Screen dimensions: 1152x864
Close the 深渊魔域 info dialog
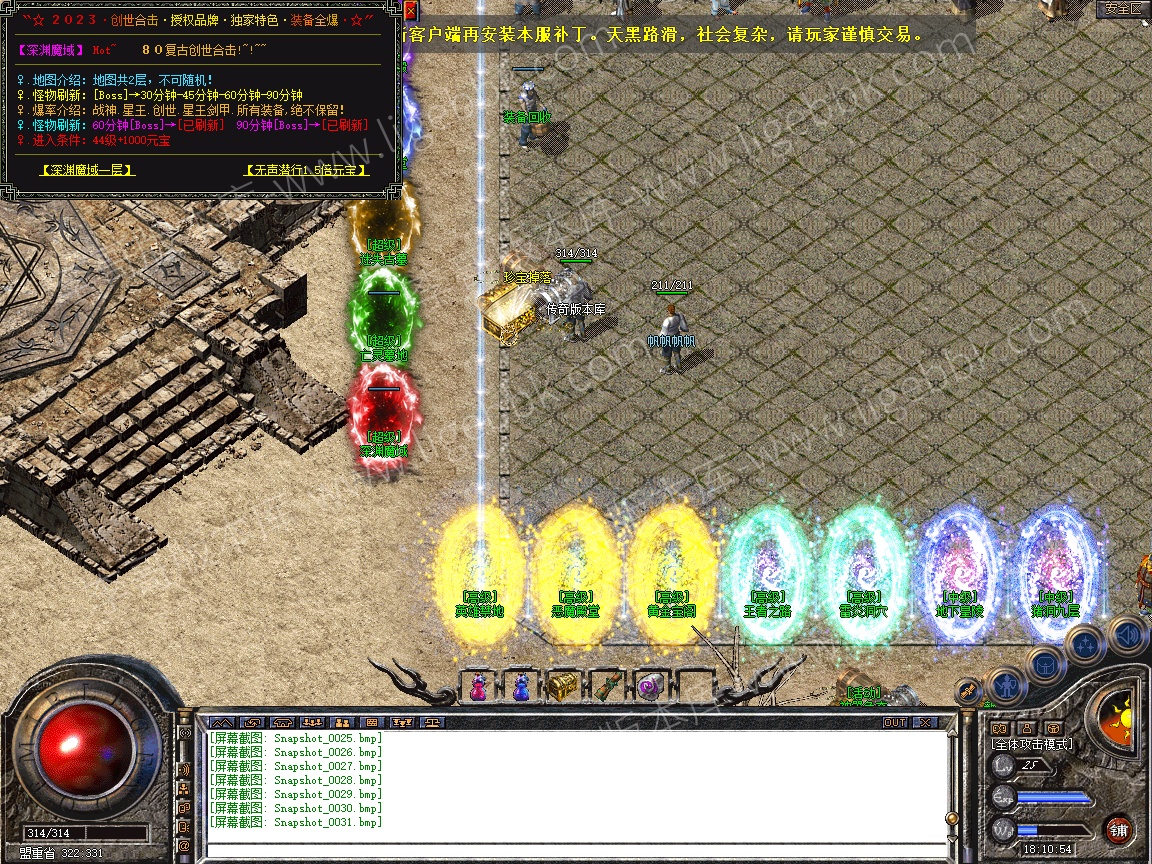pos(411,11)
